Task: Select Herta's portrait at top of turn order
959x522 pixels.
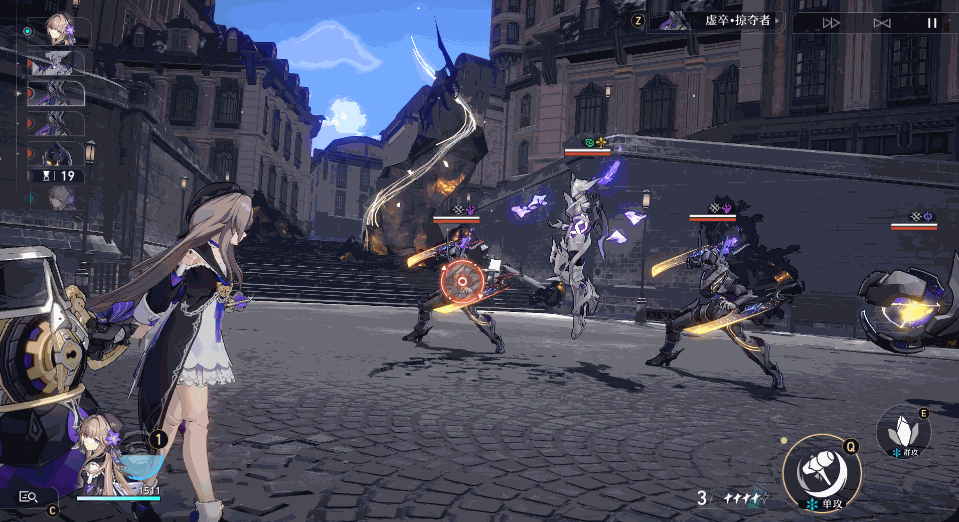Action: (60, 30)
